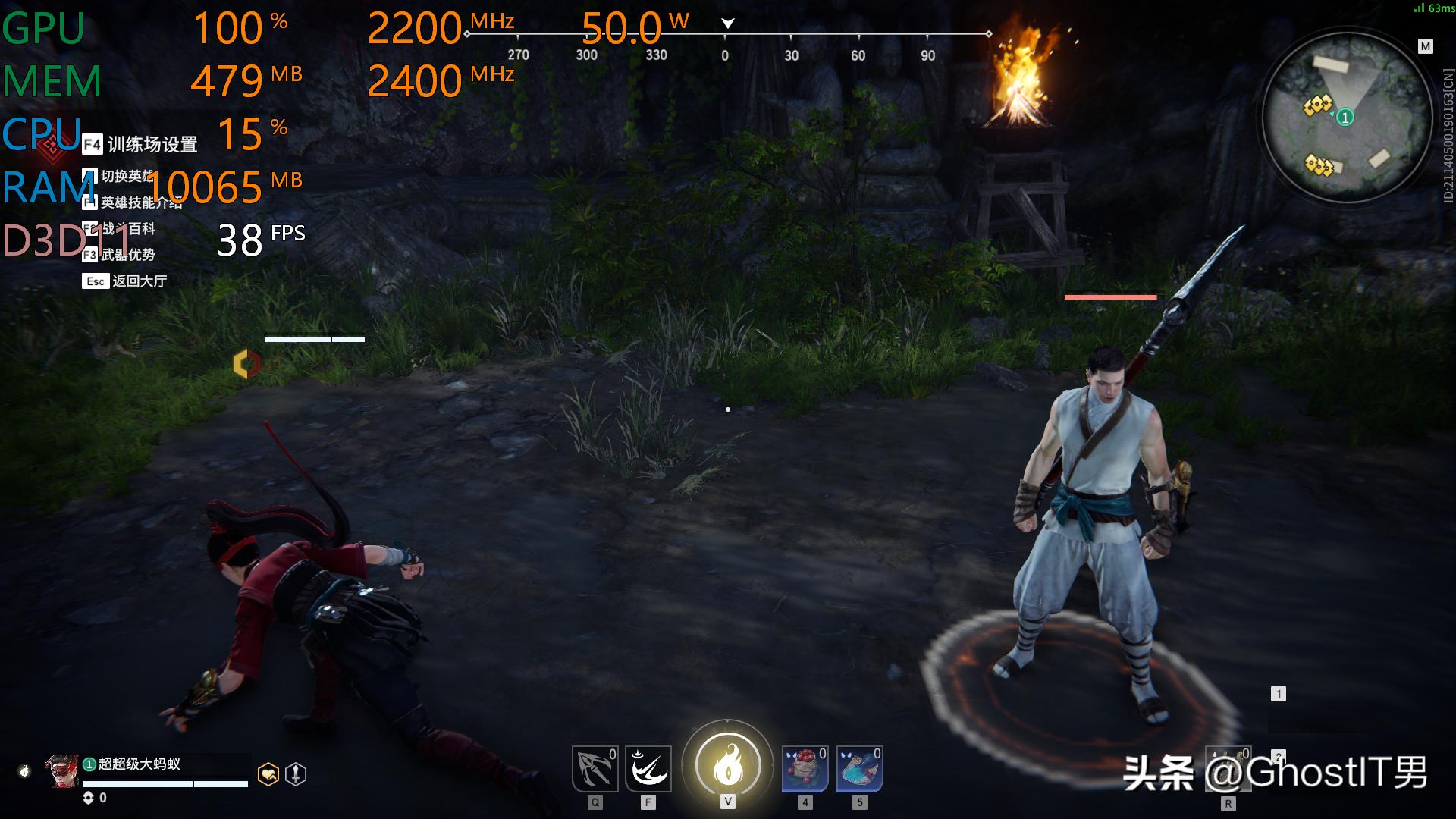This screenshot has width=1456, height=819.
Task: Select the grappling hook slot
Action: click(595, 769)
